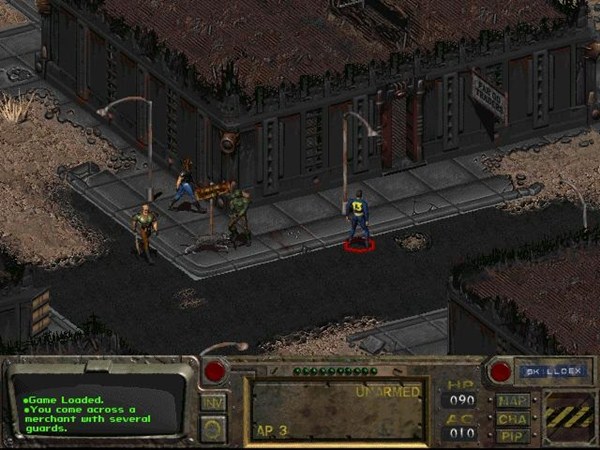Open the MAP screen
This screenshot has width=600, height=450.
(512, 401)
